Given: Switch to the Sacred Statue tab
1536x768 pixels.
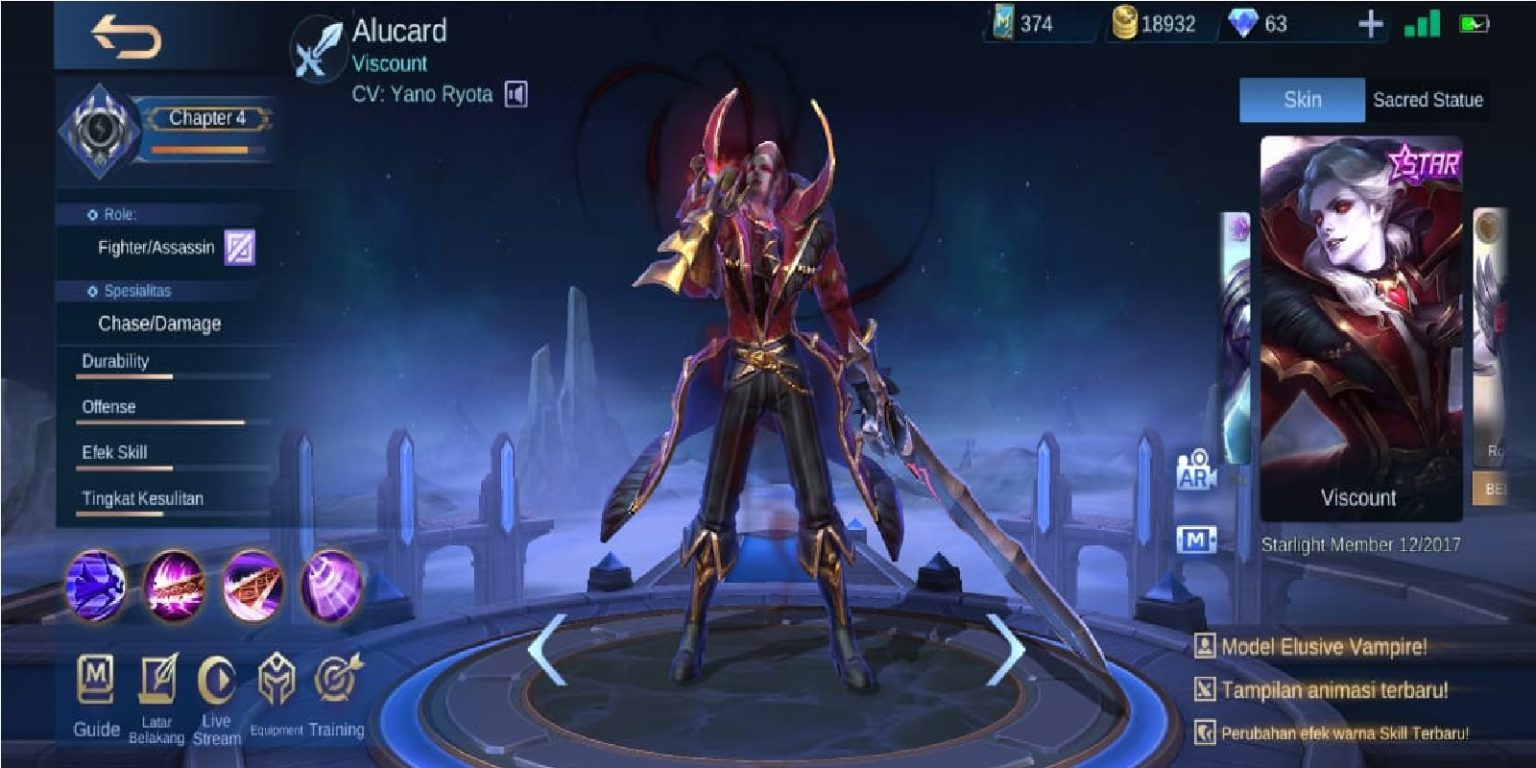Looking at the screenshot, I should click(x=1427, y=100).
